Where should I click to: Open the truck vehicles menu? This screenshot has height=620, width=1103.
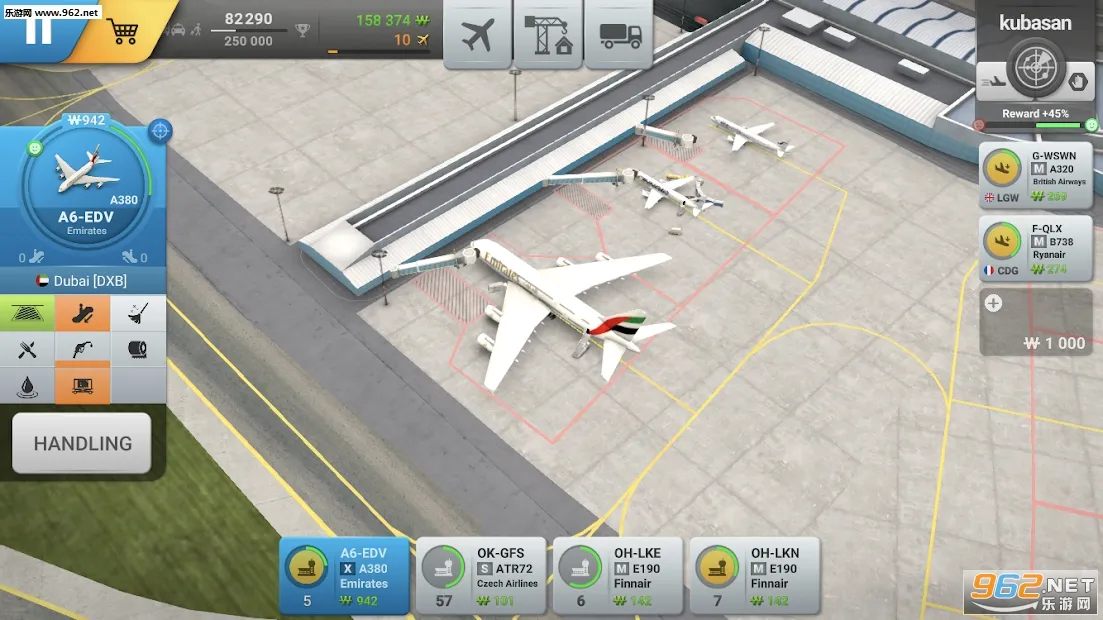click(619, 35)
